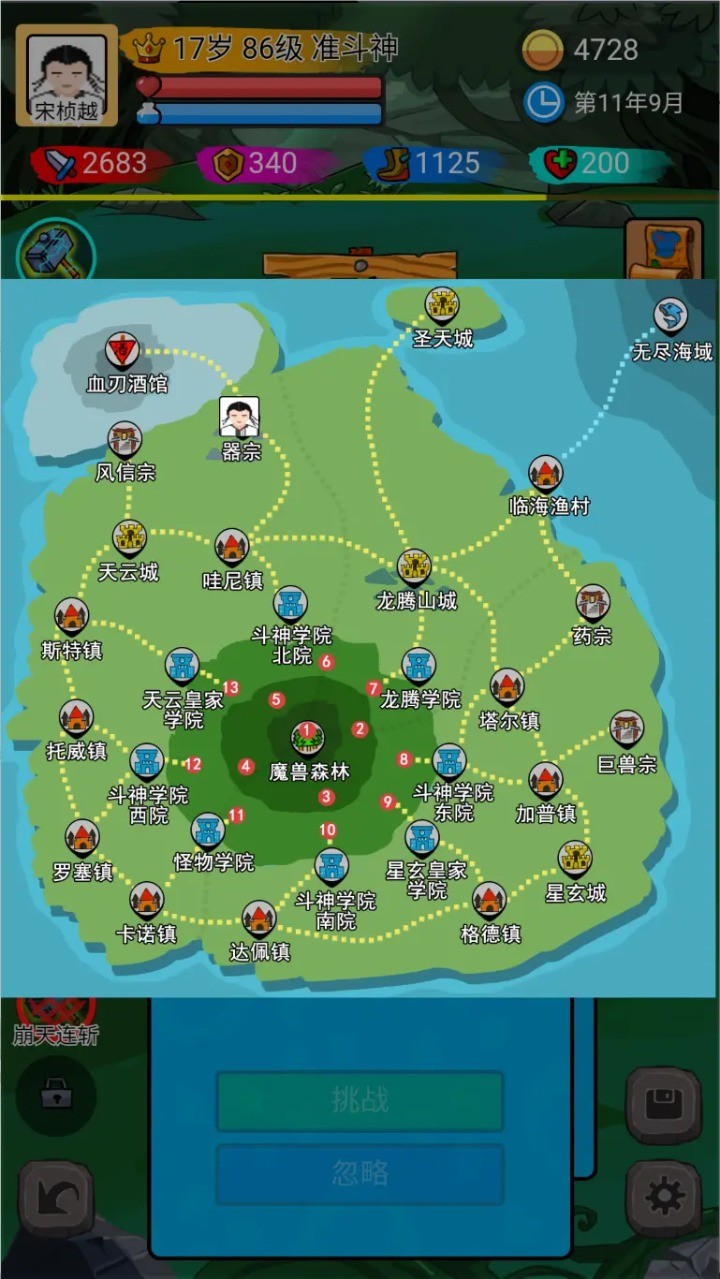Screen dimensions: 720x1279
Task: Visit 达佩镇 town marker
Action: coord(259,917)
